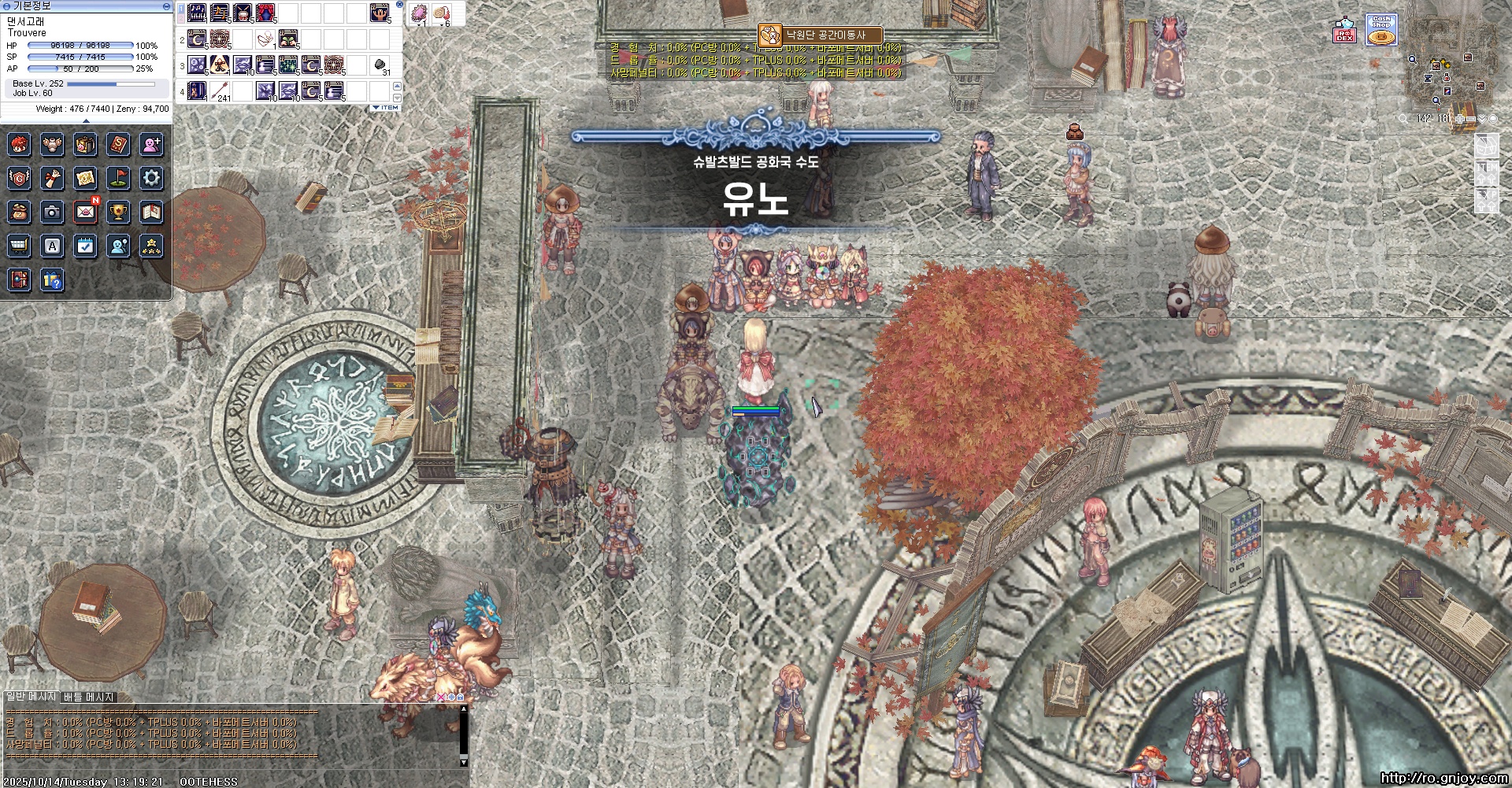Open the gift box help icon

[x=52, y=279]
